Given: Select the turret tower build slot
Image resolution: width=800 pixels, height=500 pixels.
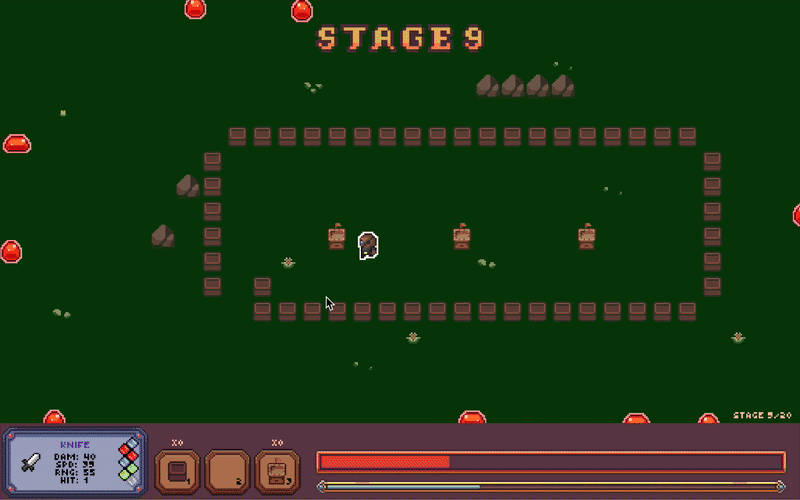Looking at the screenshot, I should [277, 471].
